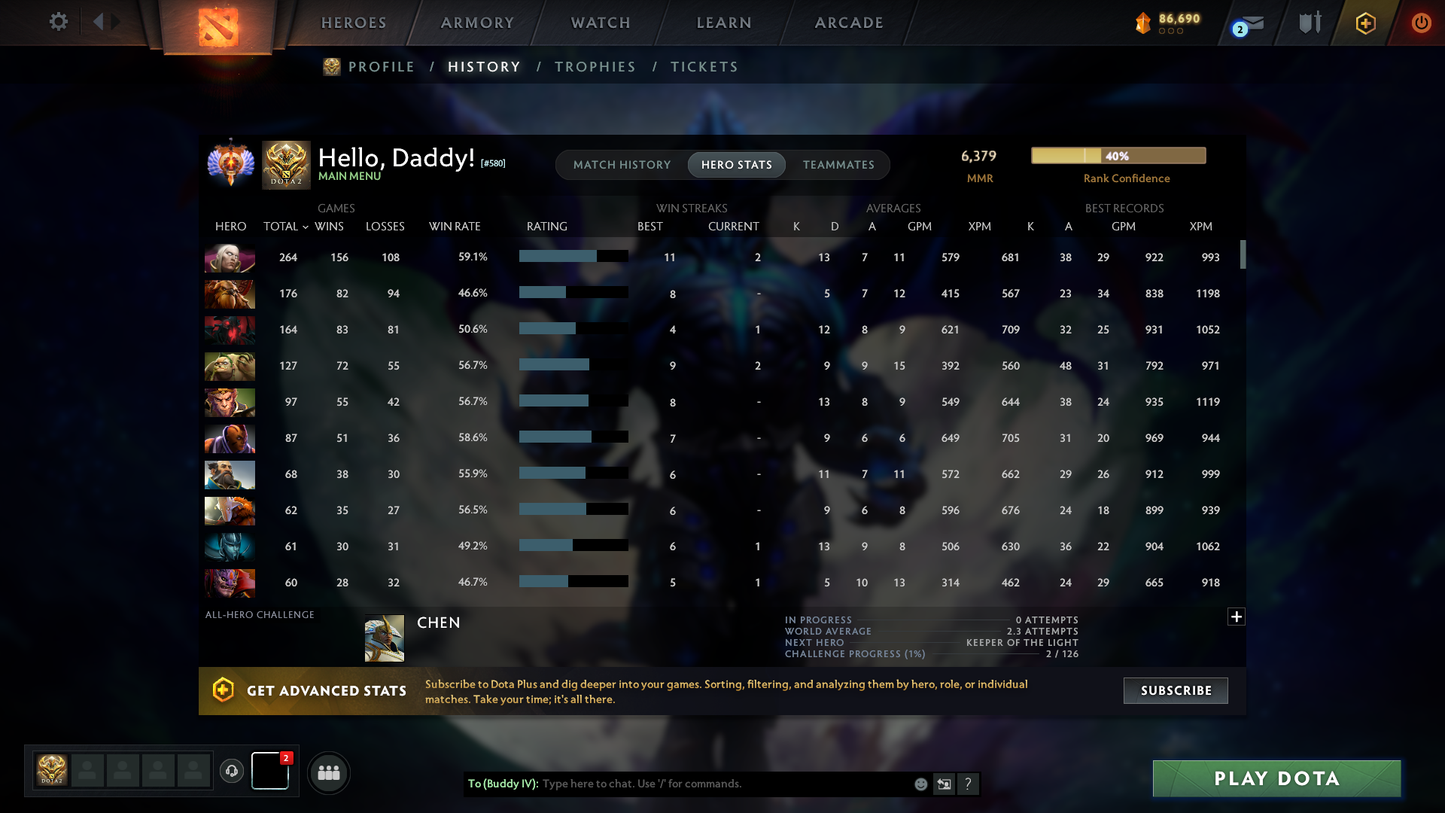The width and height of the screenshot is (1445, 813).
Task: Expand All-Hero Challenge with the plus button
Action: (1236, 617)
